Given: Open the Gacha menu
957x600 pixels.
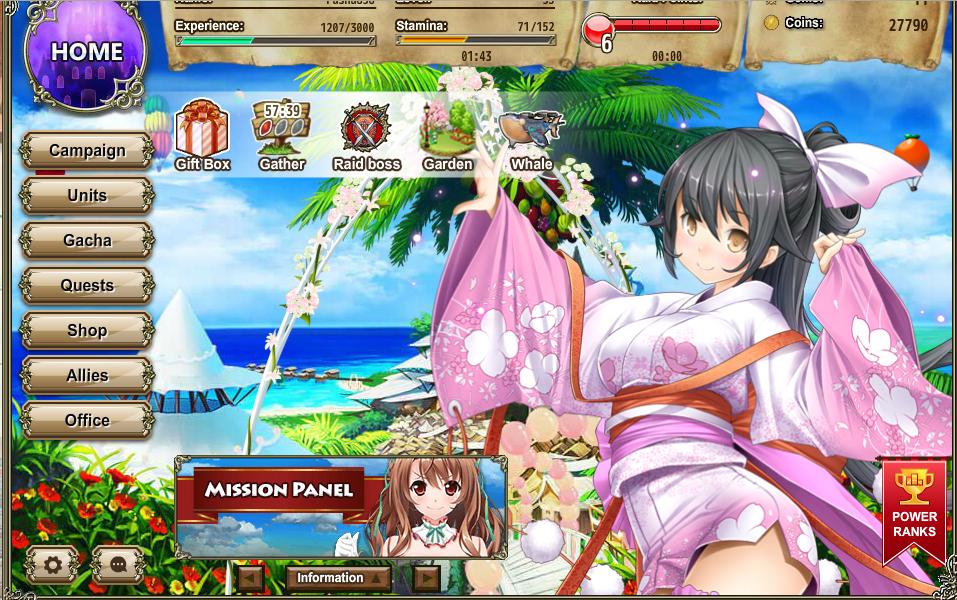Looking at the screenshot, I should click(87, 241).
